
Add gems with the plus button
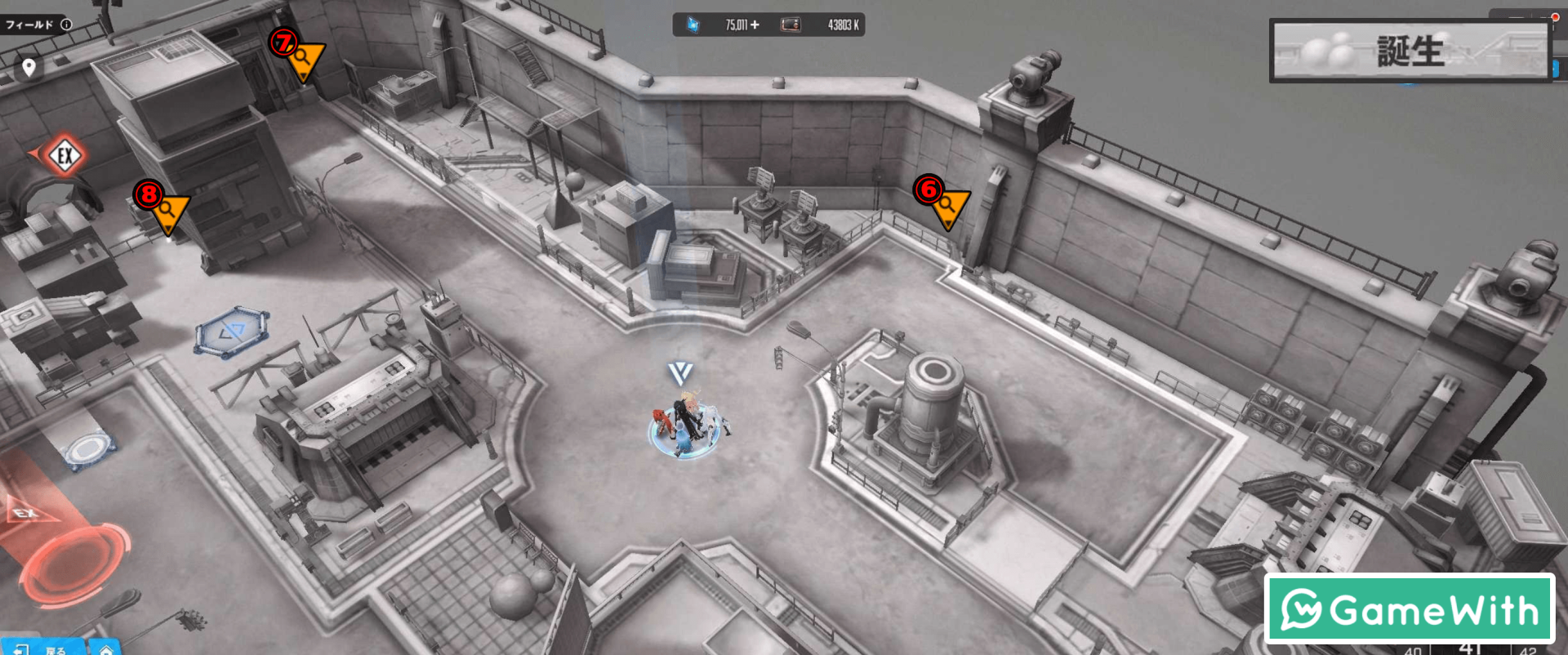(x=755, y=25)
